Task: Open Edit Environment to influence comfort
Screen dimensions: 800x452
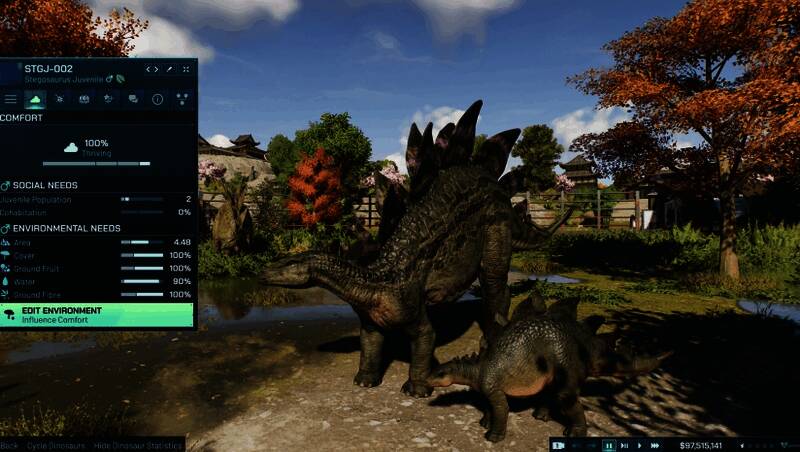Action: tap(97, 315)
